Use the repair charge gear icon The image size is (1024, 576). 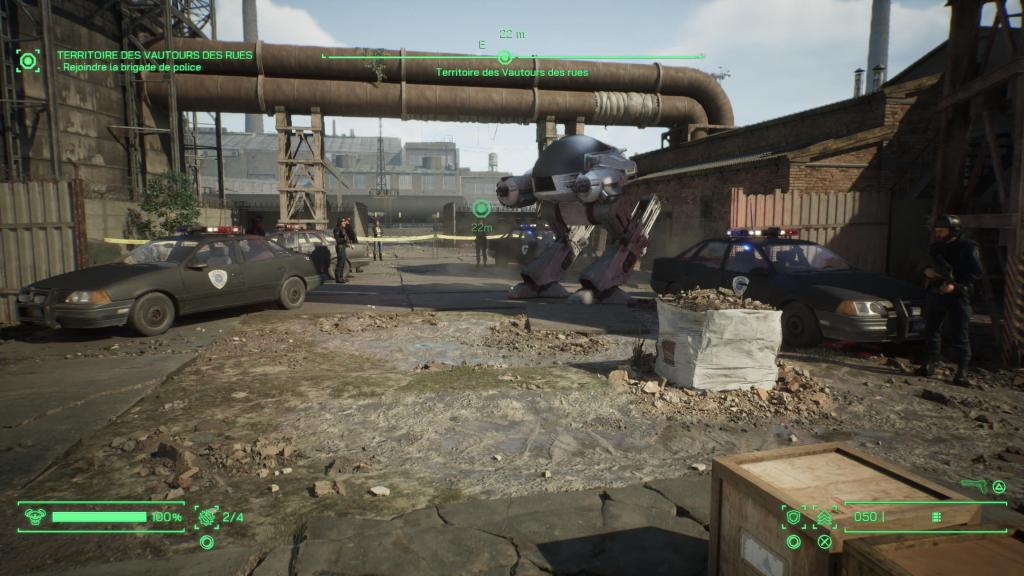(208, 517)
